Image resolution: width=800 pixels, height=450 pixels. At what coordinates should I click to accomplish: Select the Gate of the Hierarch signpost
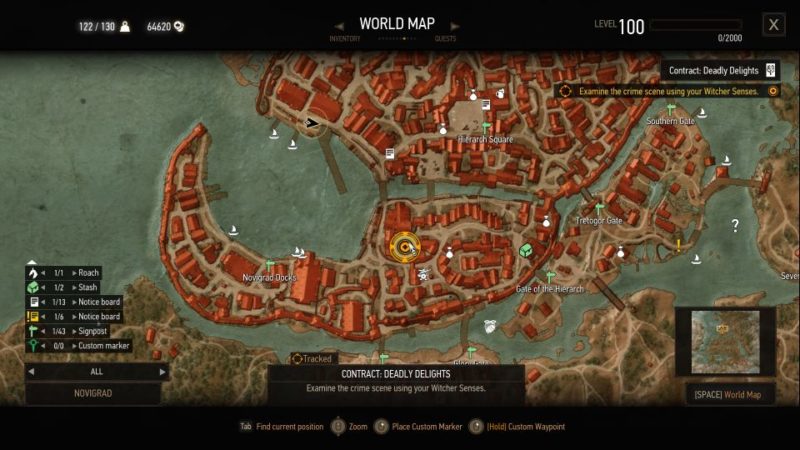tap(549, 277)
